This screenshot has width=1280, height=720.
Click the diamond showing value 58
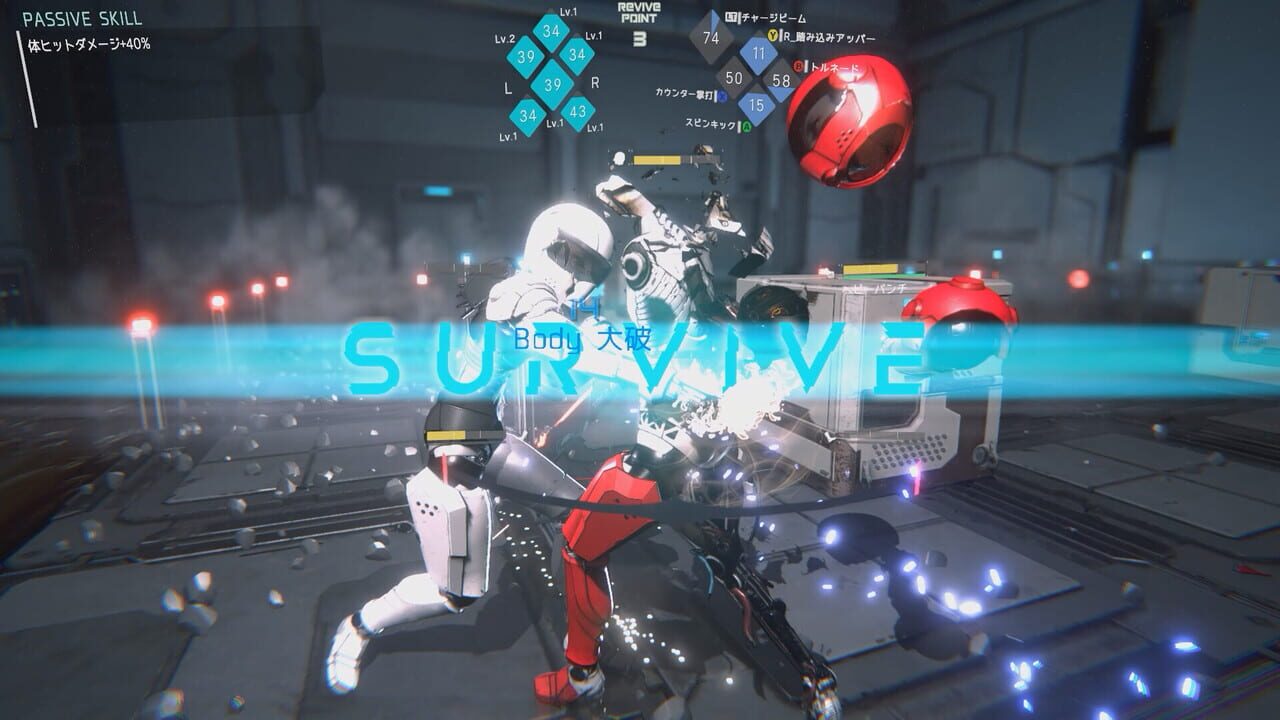[x=782, y=81]
